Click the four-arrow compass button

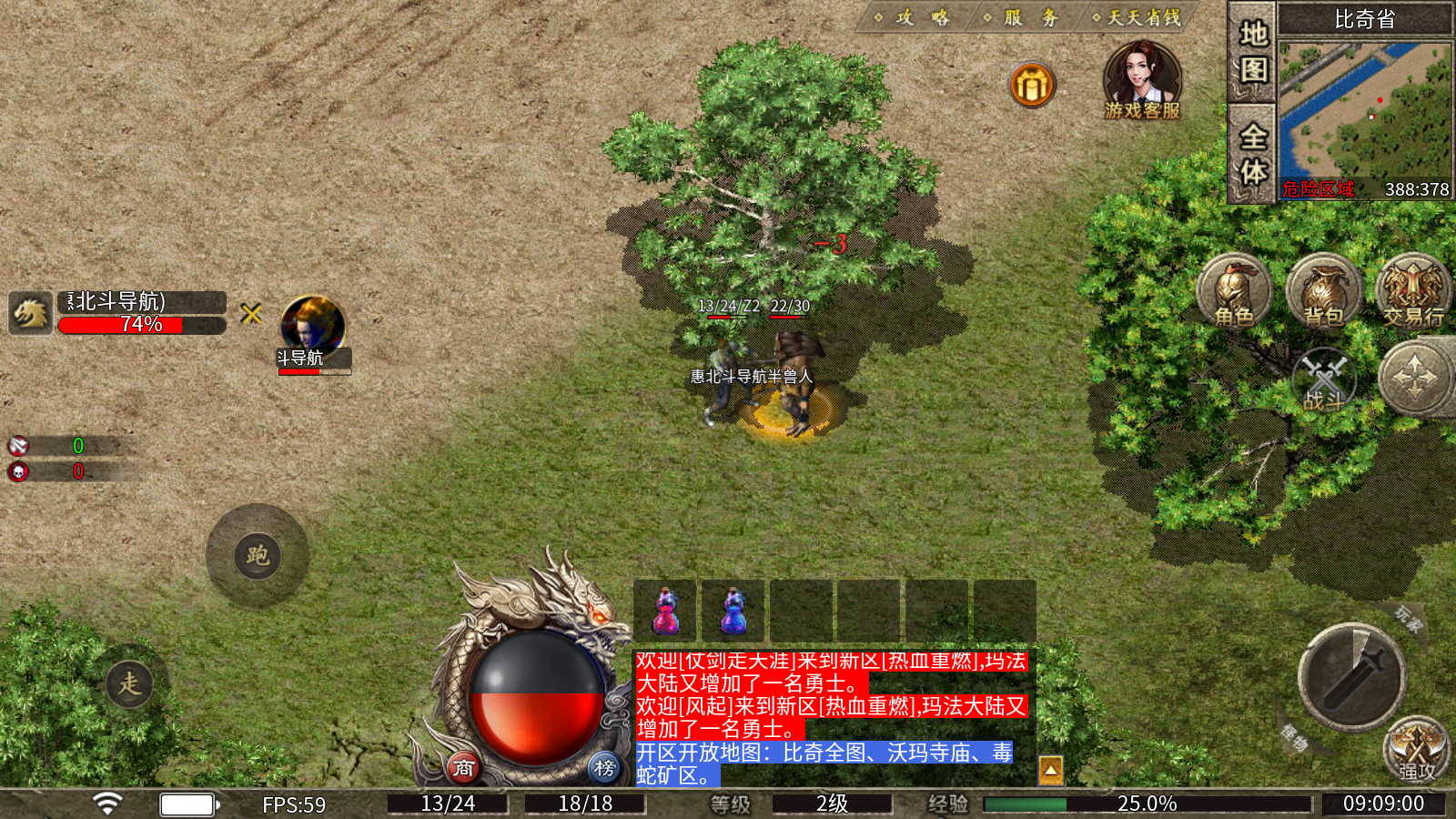pyautogui.click(x=1415, y=378)
